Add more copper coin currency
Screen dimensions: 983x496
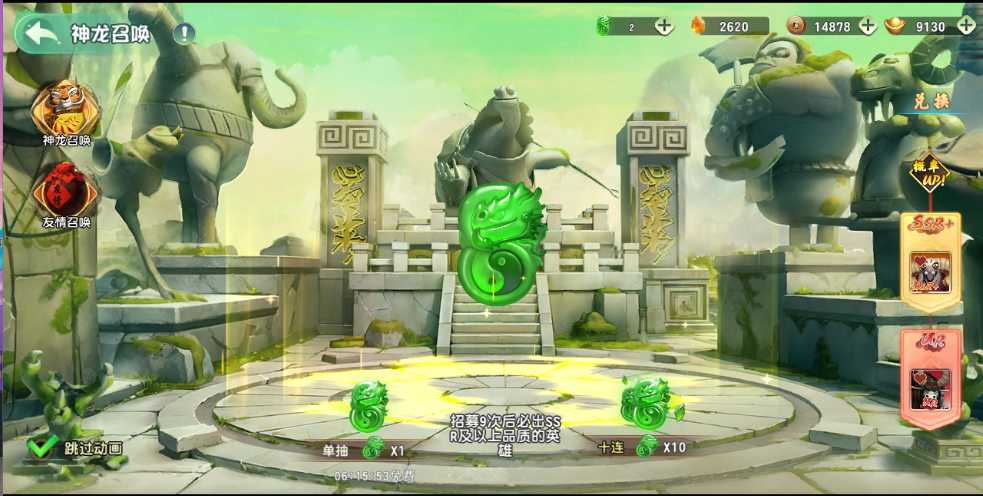tap(867, 27)
